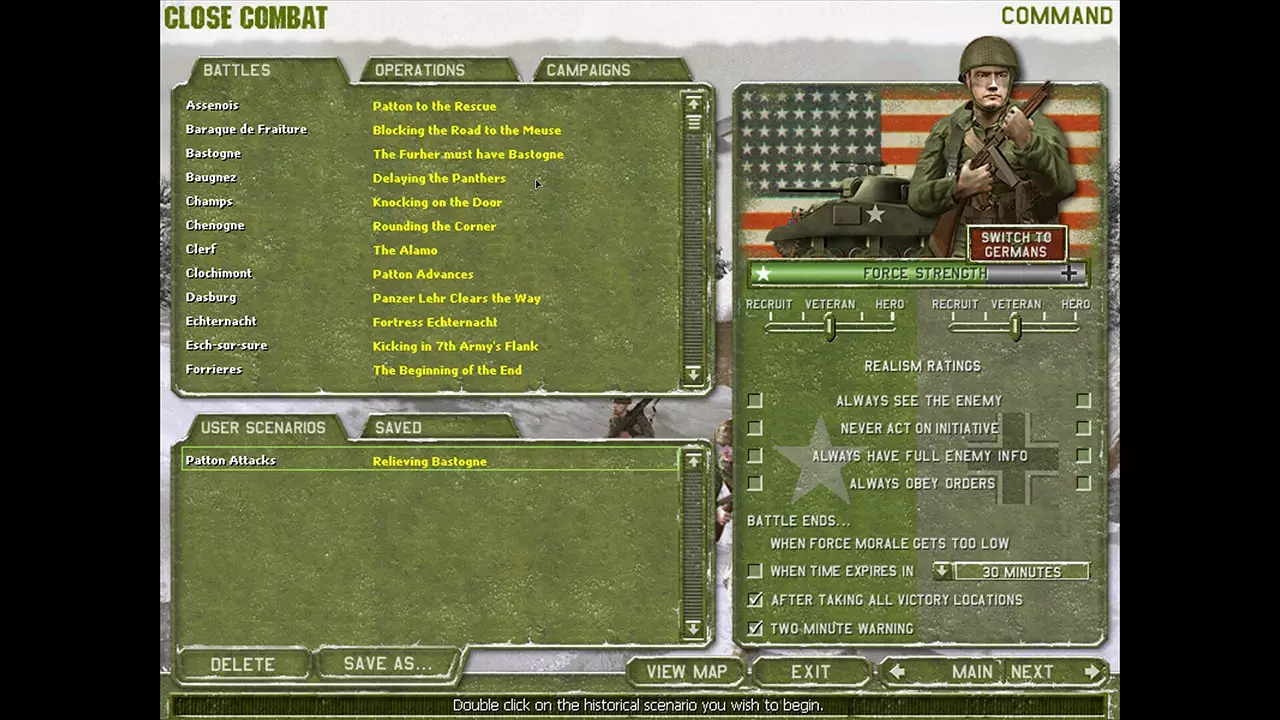Click the right arrow icon beside Next
Screen dimensions: 1280x720
point(1089,671)
